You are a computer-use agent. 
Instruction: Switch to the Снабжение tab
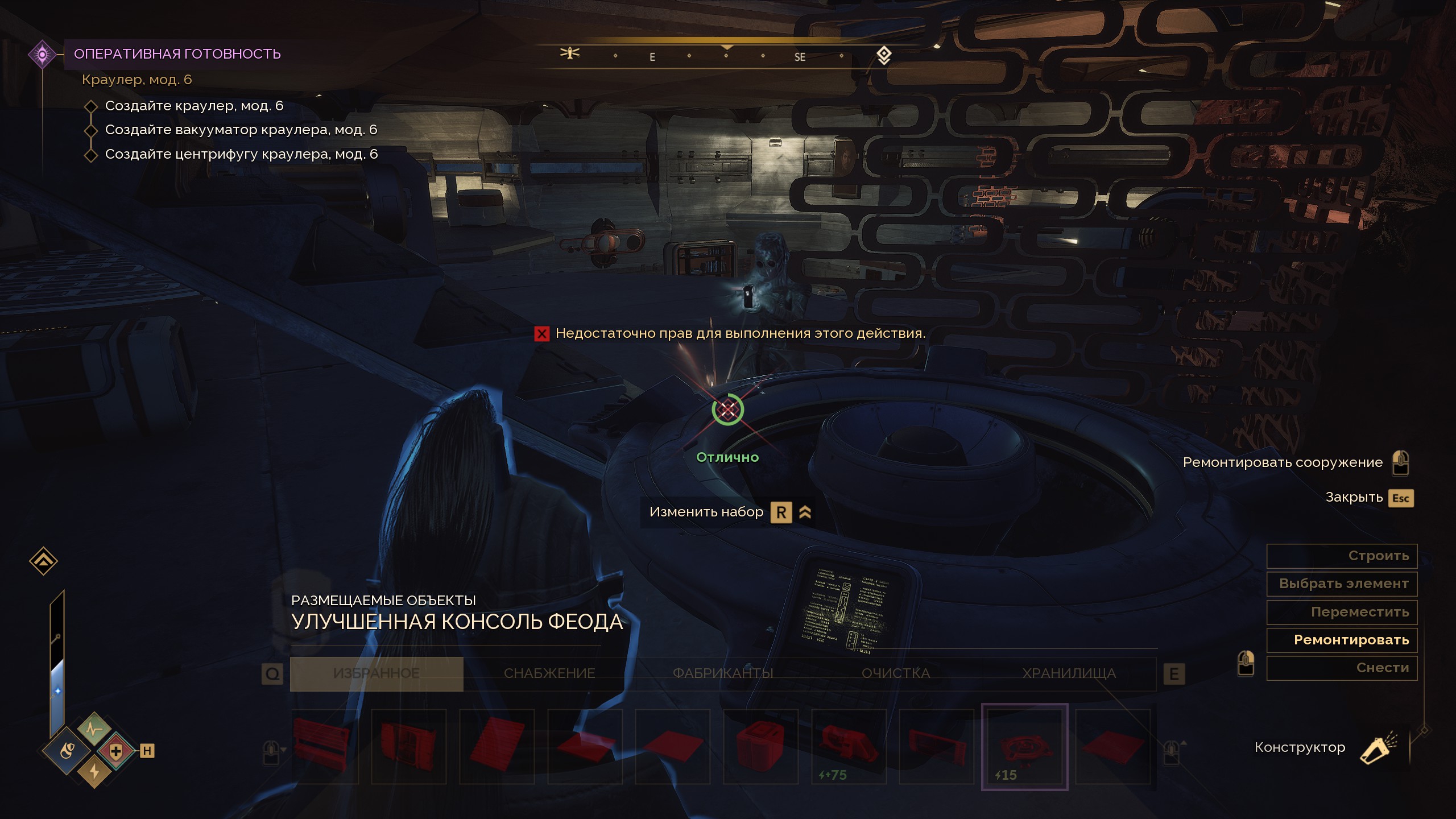click(549, 673)
